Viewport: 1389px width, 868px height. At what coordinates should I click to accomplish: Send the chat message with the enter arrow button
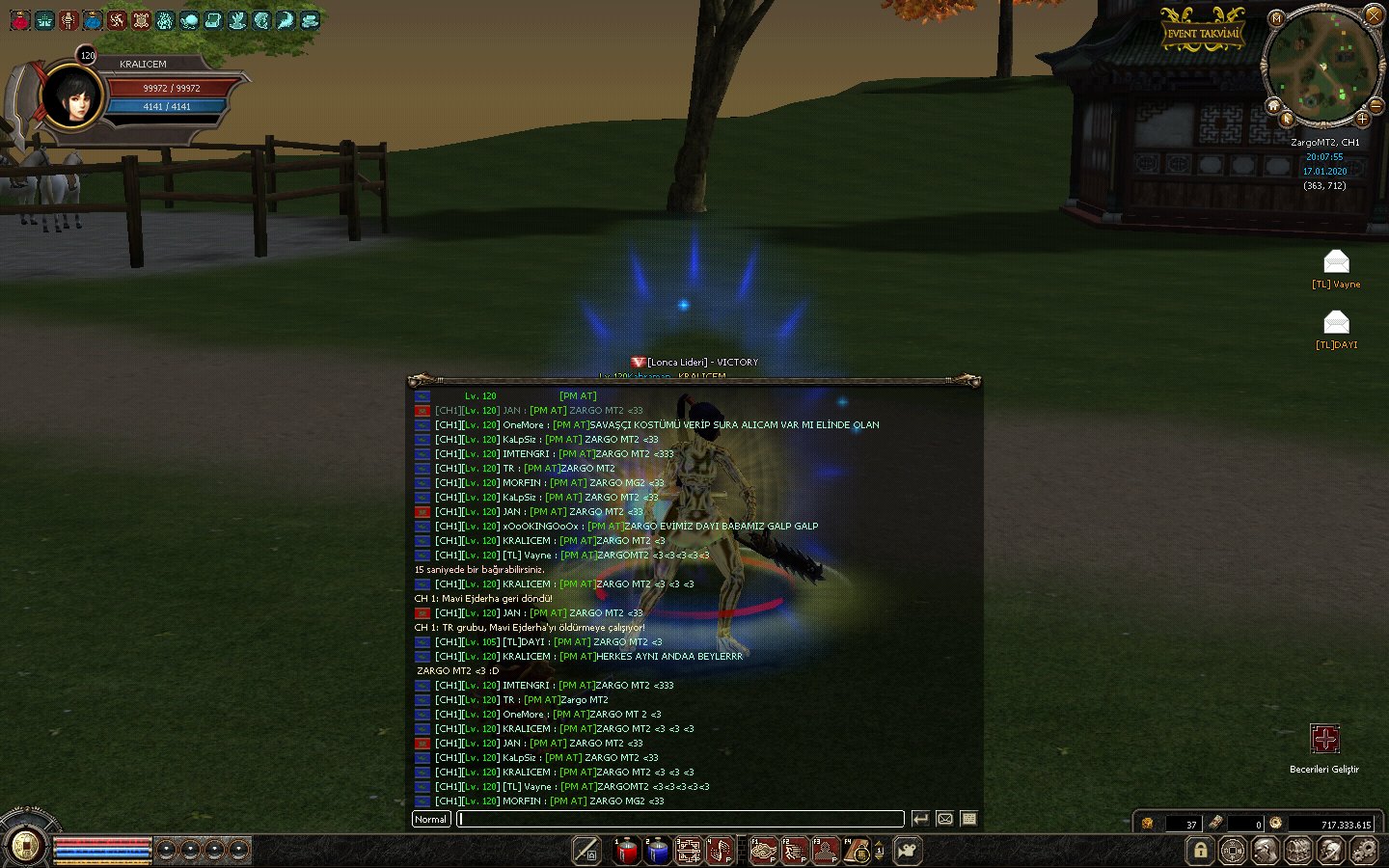pos(921,819)
